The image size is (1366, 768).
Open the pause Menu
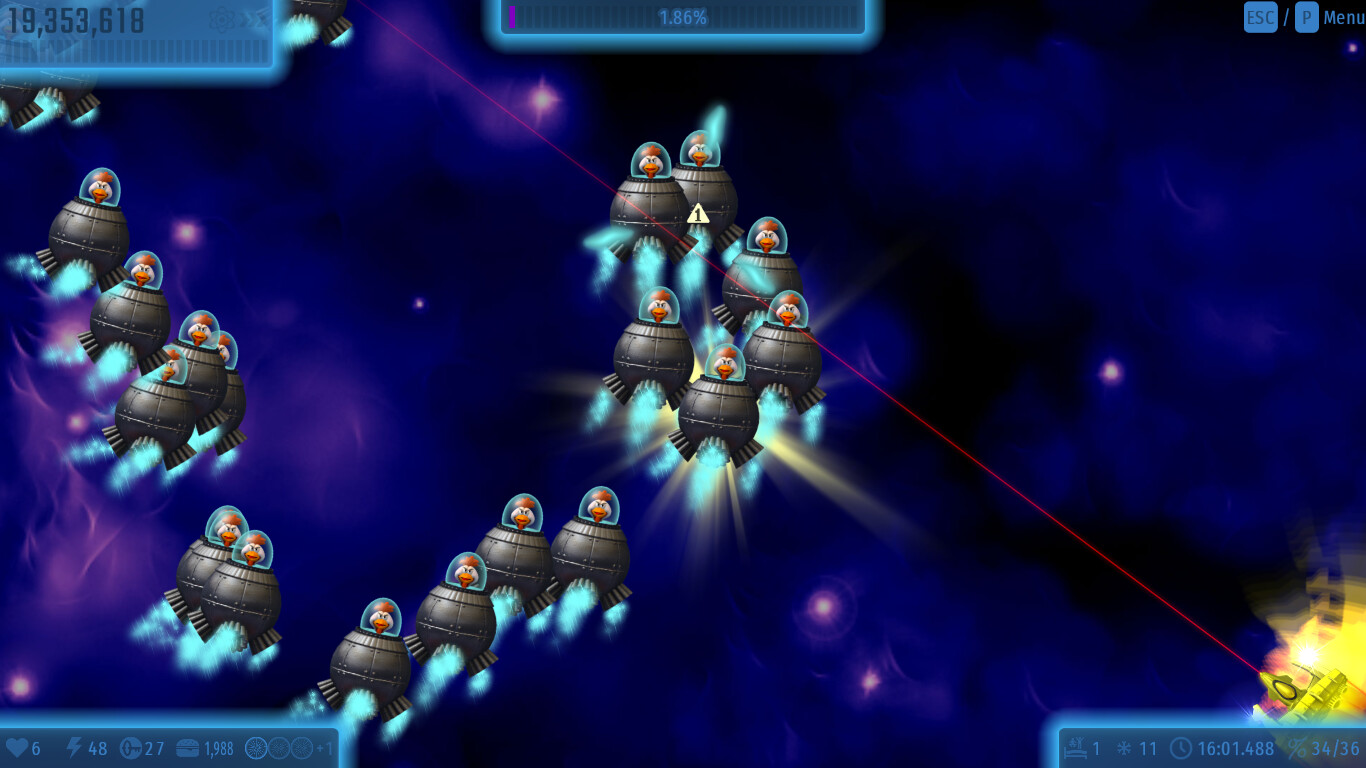[x=1343, y=17]
